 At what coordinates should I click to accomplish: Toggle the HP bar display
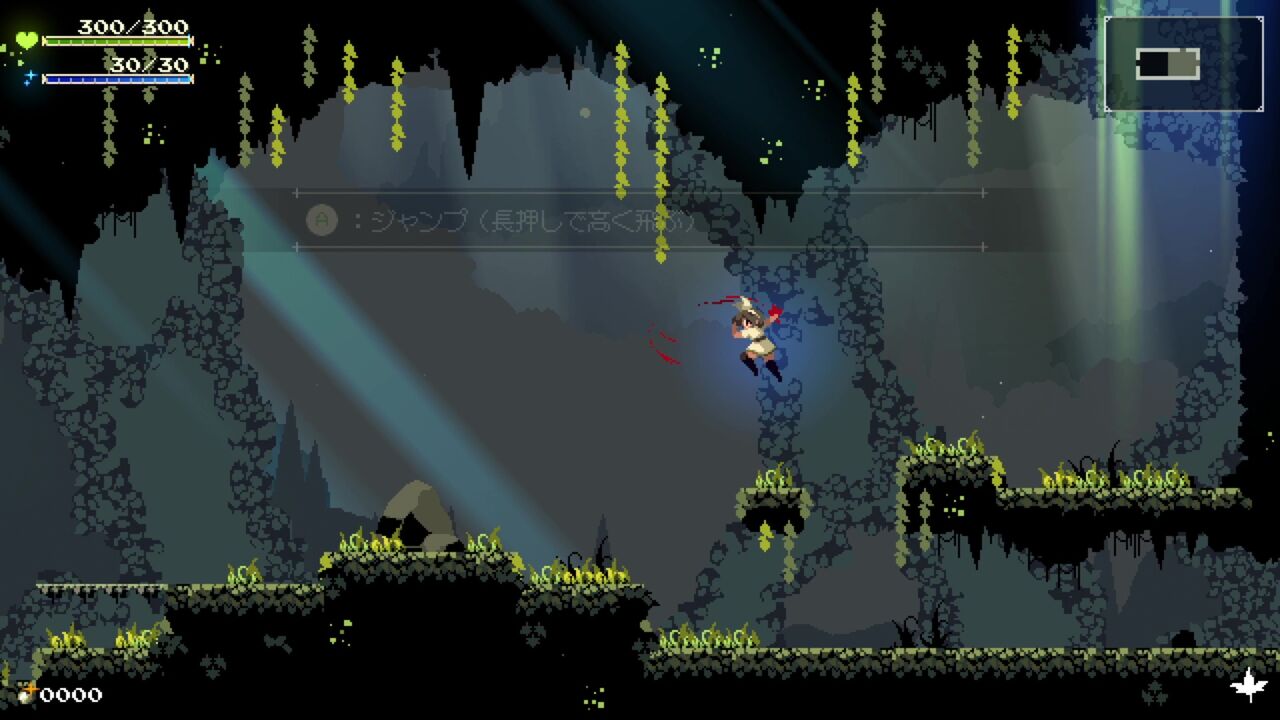[x=118, y=41]
